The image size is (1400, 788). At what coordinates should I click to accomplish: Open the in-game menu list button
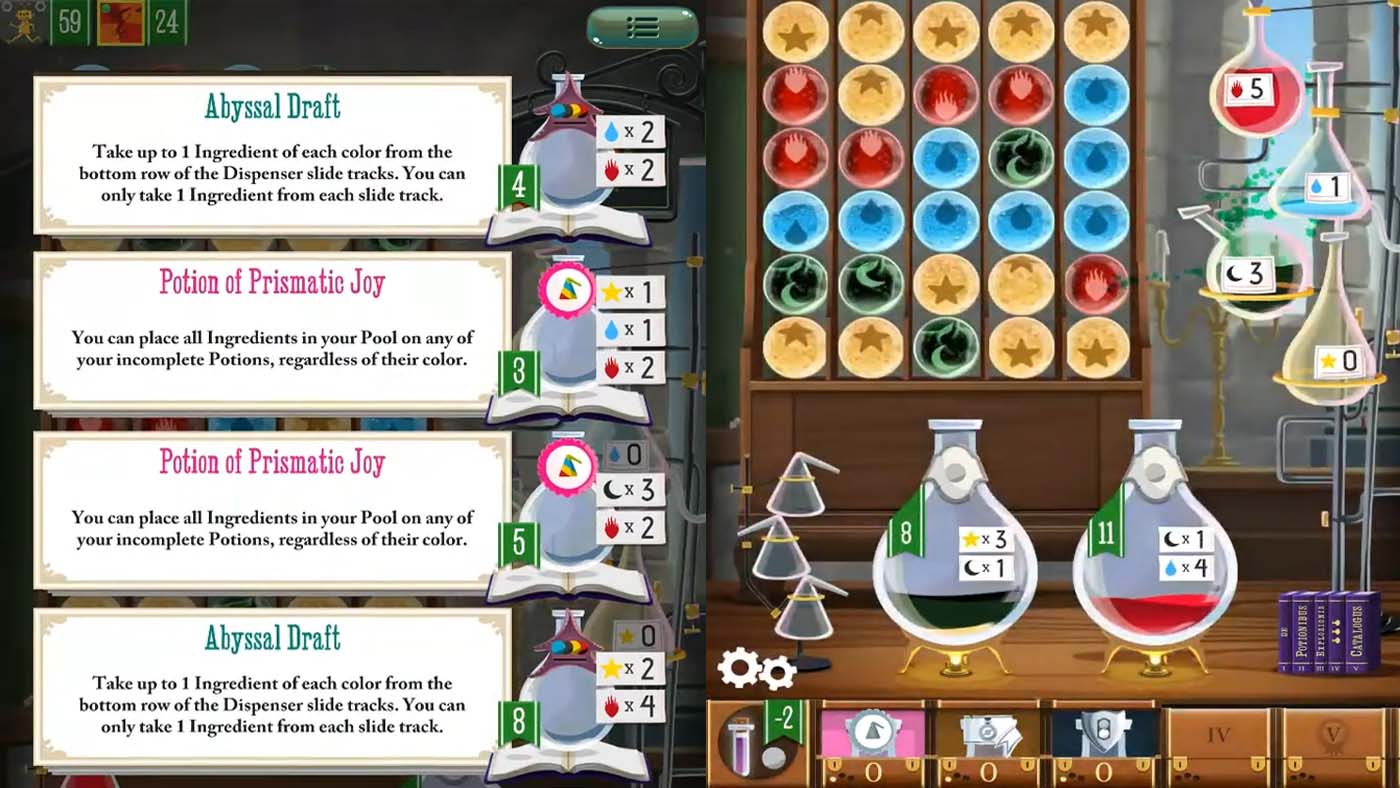coord(643,27)
